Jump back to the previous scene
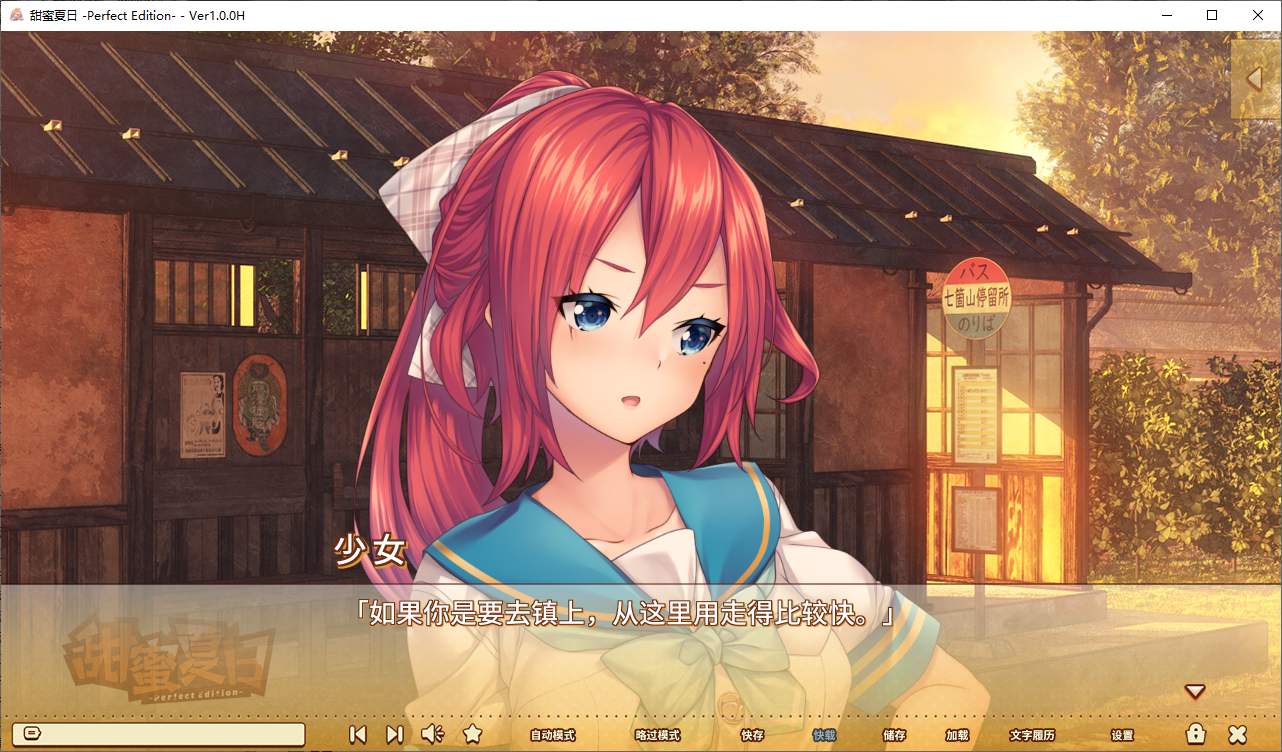Image resolution: width=1282 pixels, height=752 pixels. coord(357,734)
